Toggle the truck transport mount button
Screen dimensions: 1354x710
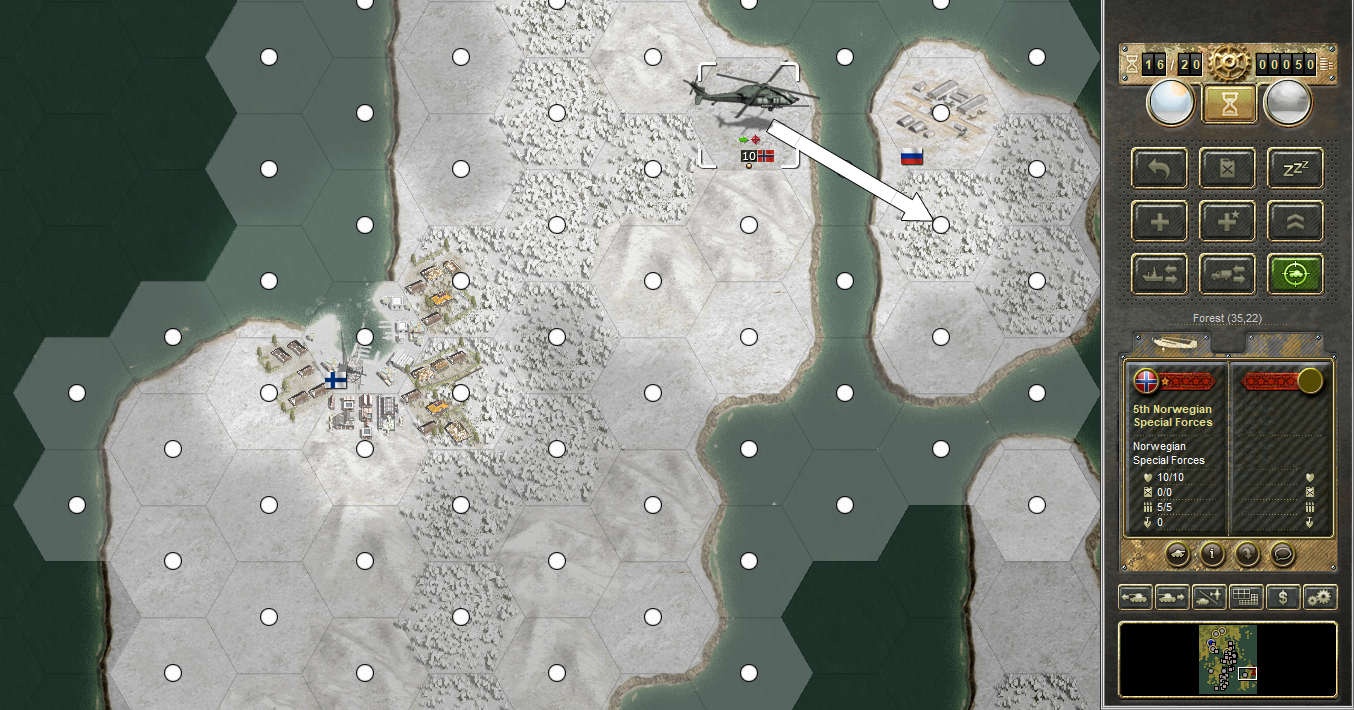point(1228,273)
